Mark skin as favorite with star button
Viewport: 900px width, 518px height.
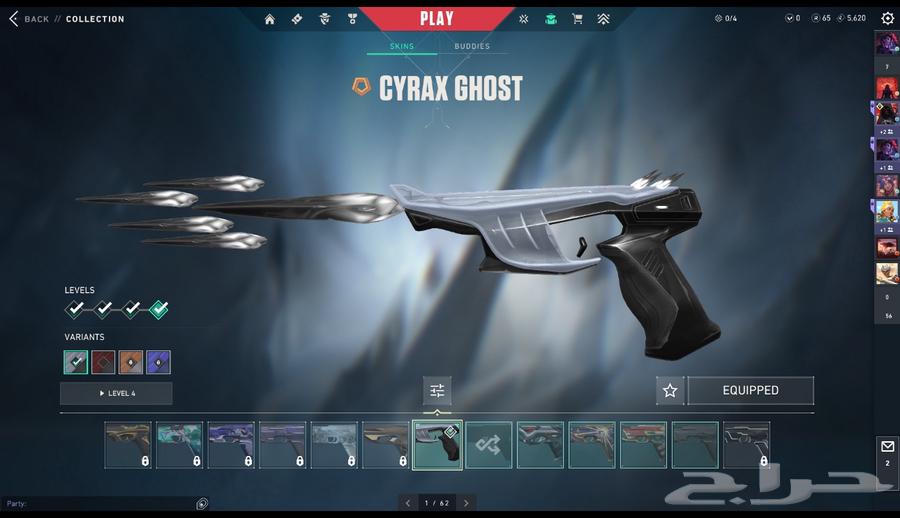(x=670, y=391)
